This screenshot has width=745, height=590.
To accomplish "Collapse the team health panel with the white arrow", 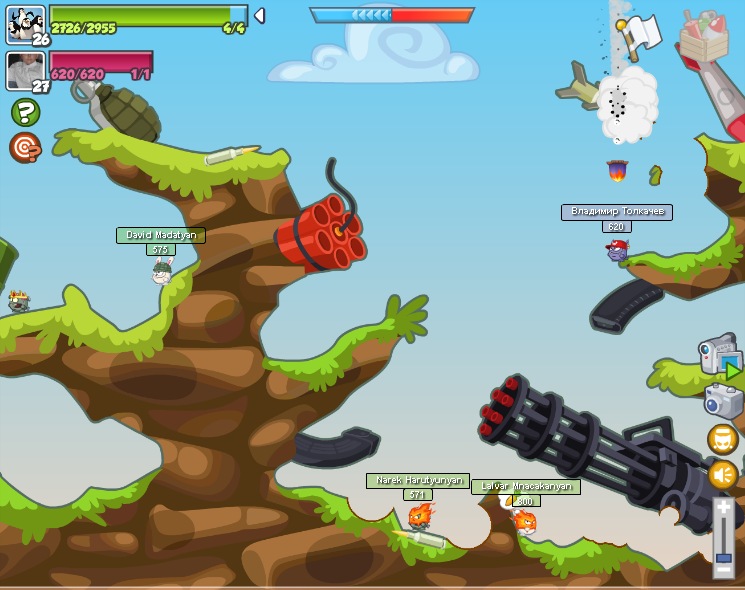I will coord(260,15).
